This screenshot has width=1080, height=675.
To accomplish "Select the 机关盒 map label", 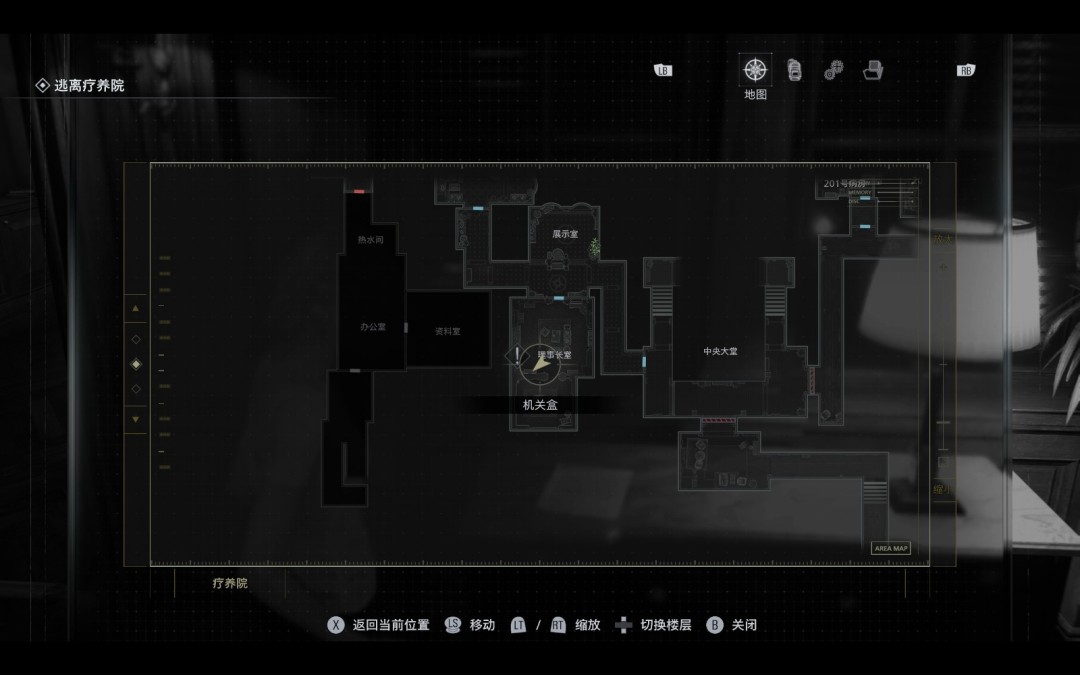I will click(540, 404).
